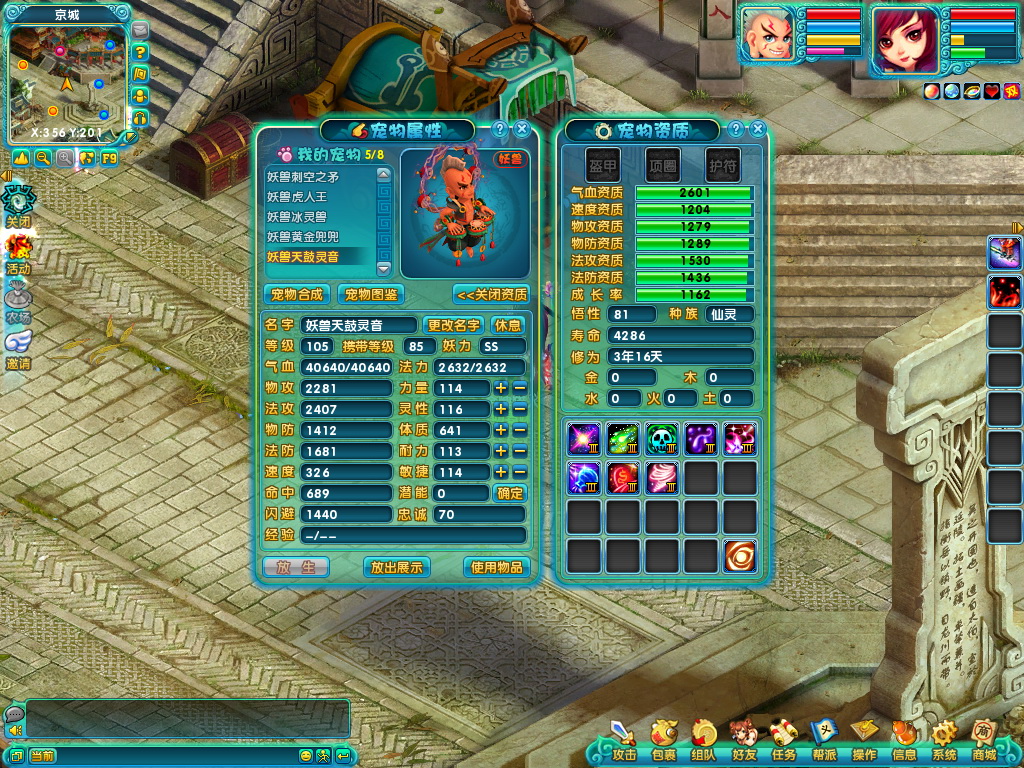This screenshot has width=1024, height=768.
Task: Collapse the panel with 关闭资质
Action: 491,294
